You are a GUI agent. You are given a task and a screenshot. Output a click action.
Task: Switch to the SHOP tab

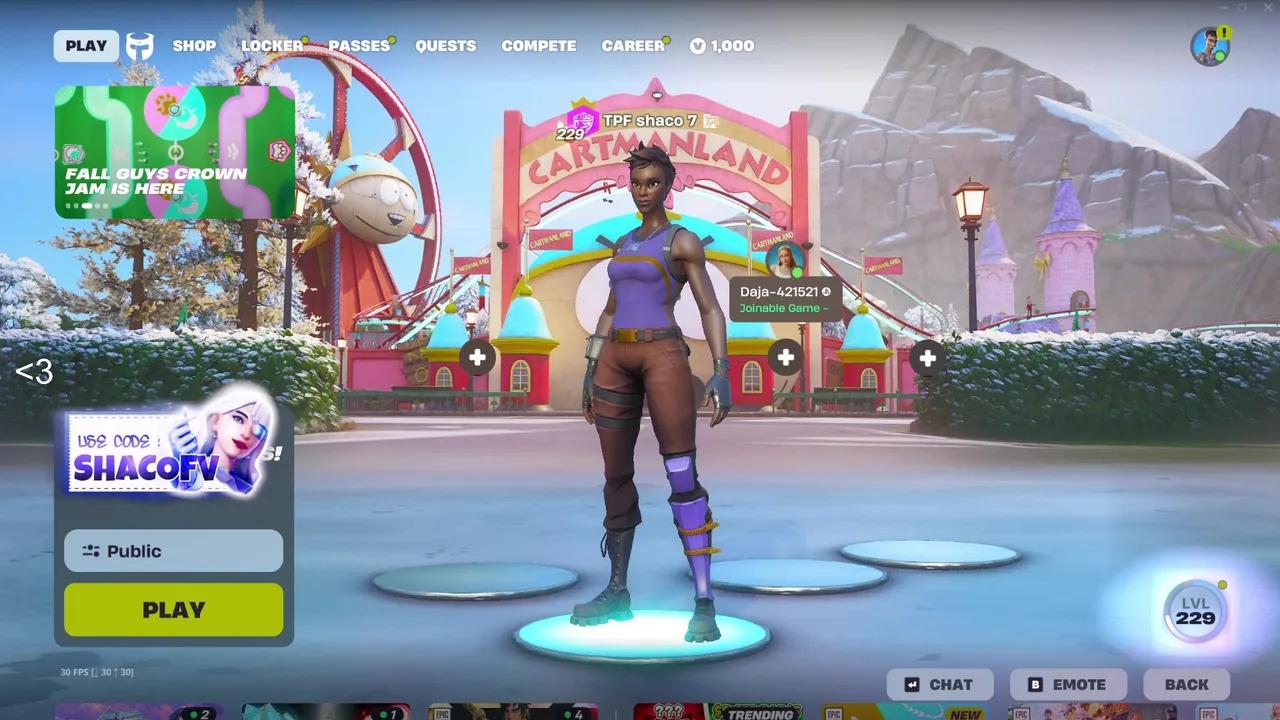point(194,45)
